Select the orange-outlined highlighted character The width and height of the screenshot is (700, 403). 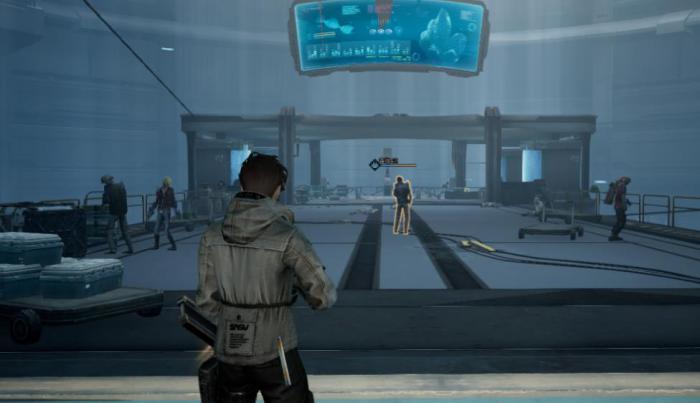pos(401,205)
